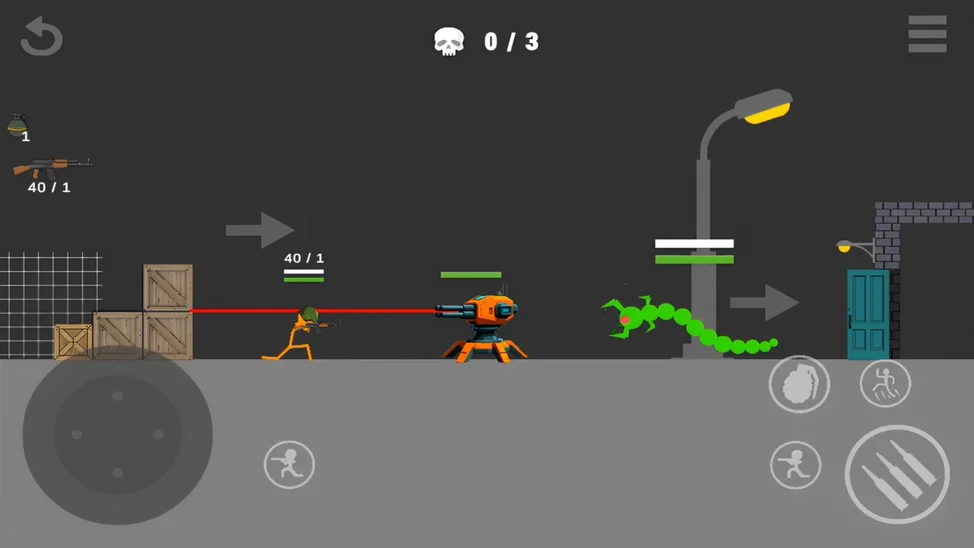This screenshot has height=548, width=974.
Task: Select the green grenade inventory icon
Action: coord(18,126)
